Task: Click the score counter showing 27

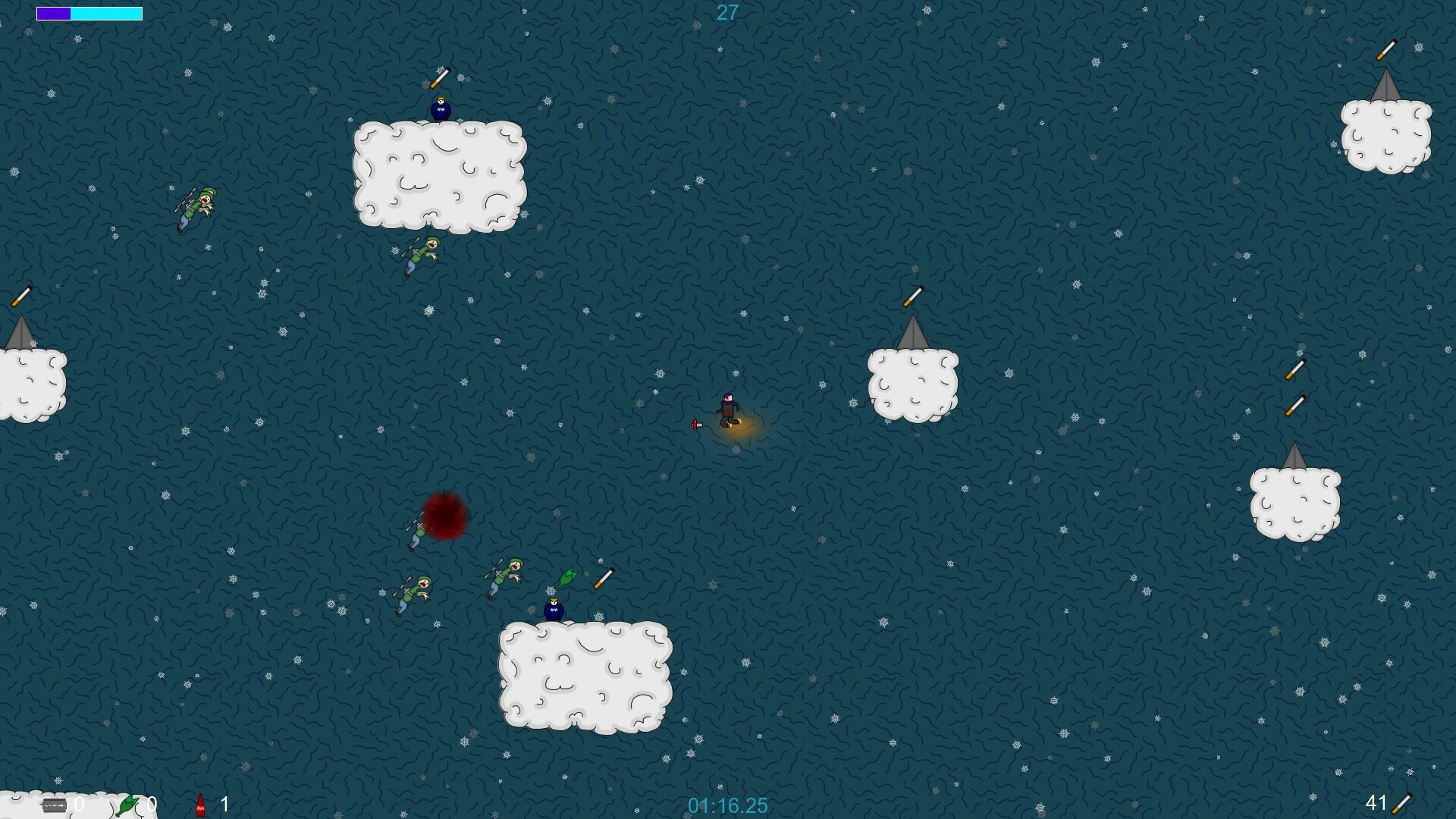Action: coord(726,12)
